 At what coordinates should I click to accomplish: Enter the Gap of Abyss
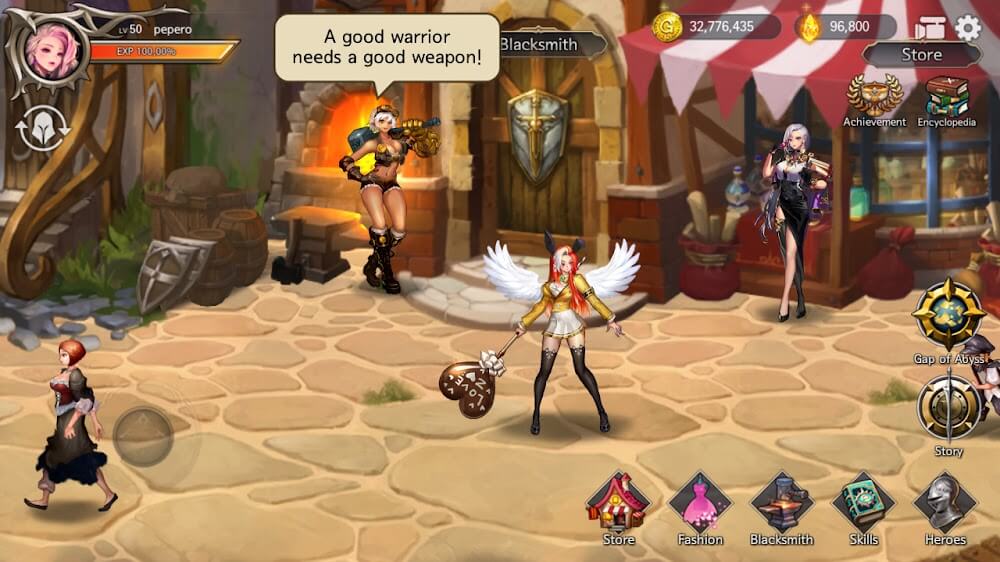click(949, 315)
